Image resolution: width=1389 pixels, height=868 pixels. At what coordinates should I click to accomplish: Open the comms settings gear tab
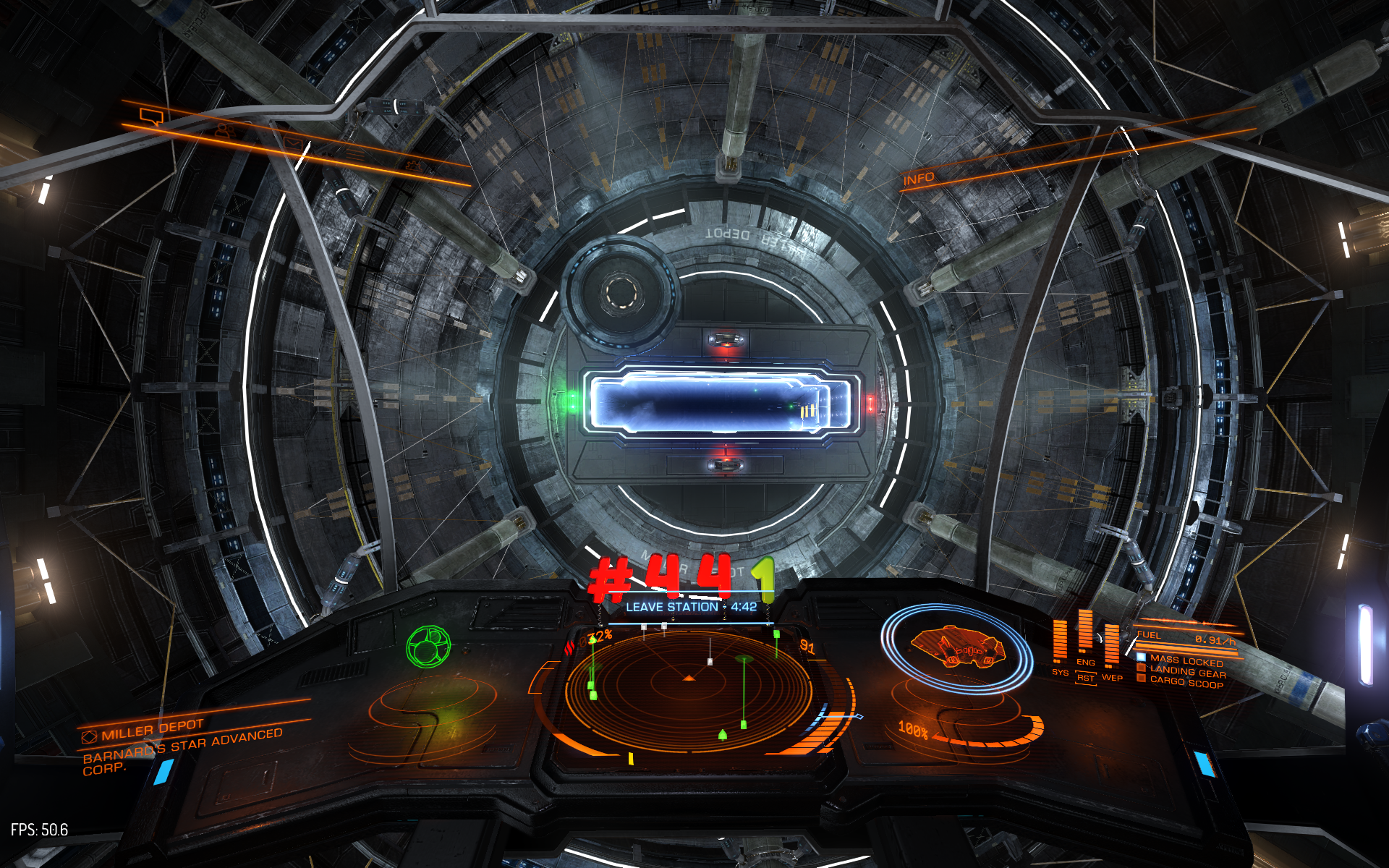point(414,166)
